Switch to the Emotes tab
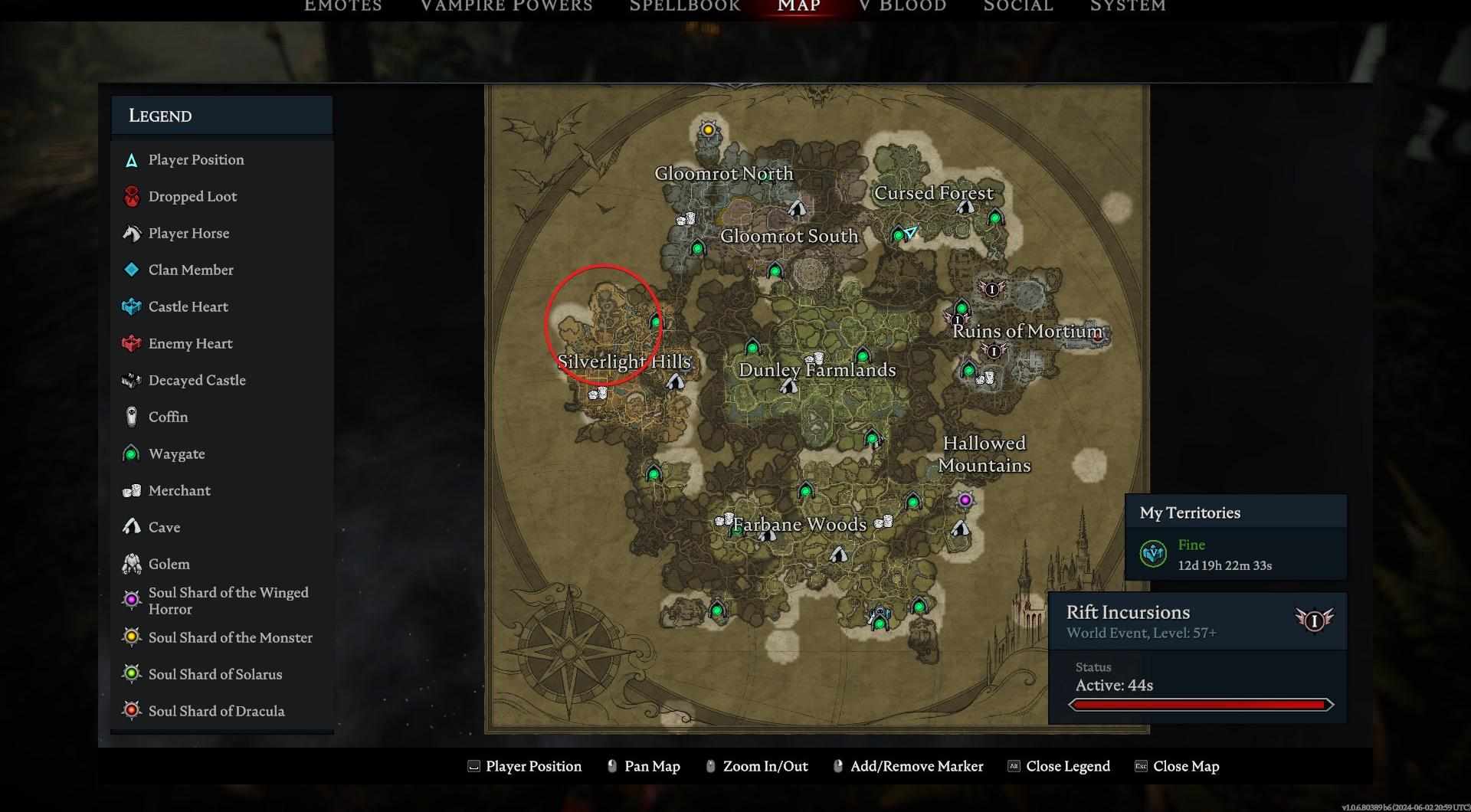 tap(342, 6)
